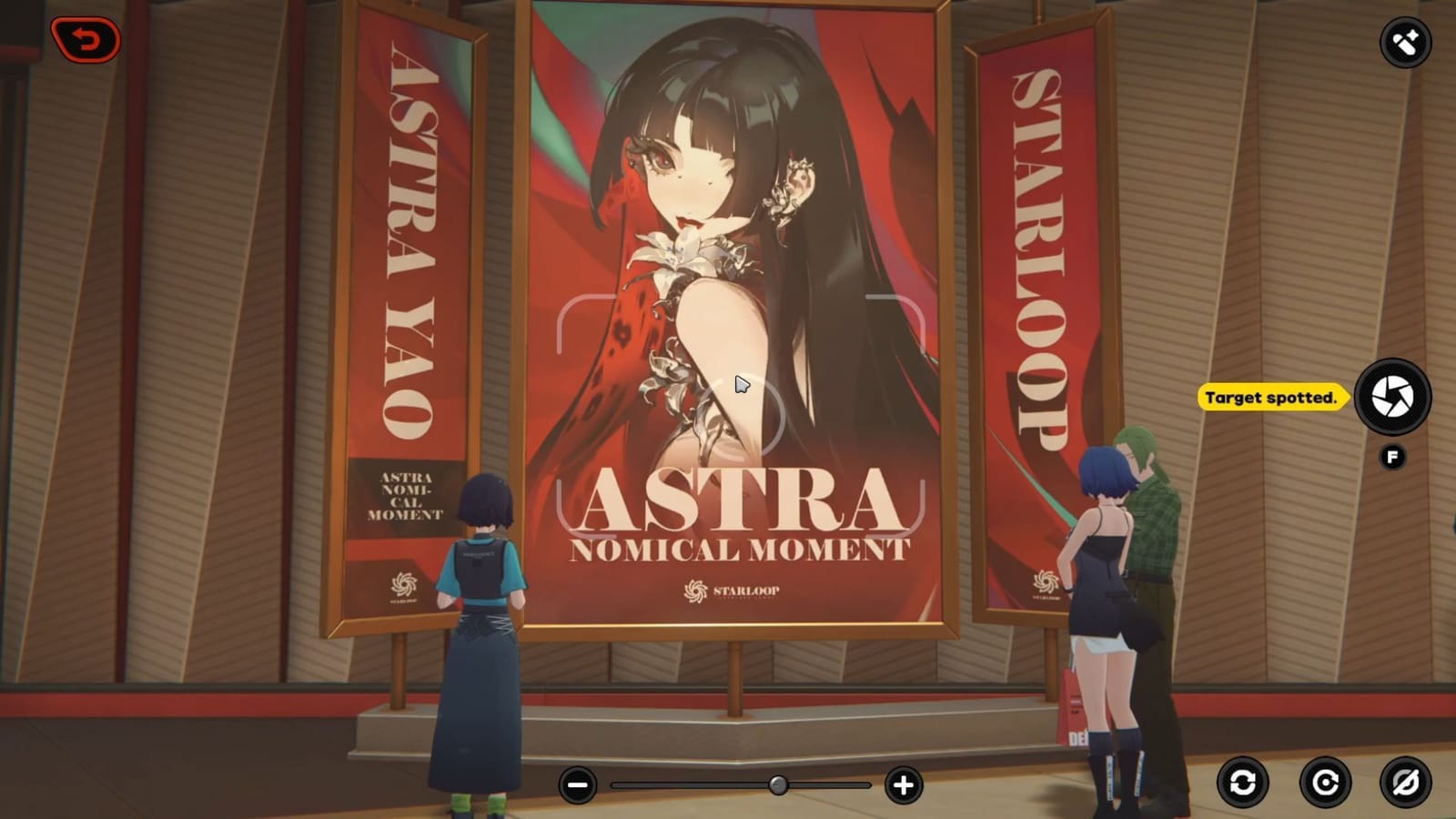Viewport: 1456px width, 819px height.
Task: Select the camera sync/refresh icon bottom right
Action: point(1242,781)
